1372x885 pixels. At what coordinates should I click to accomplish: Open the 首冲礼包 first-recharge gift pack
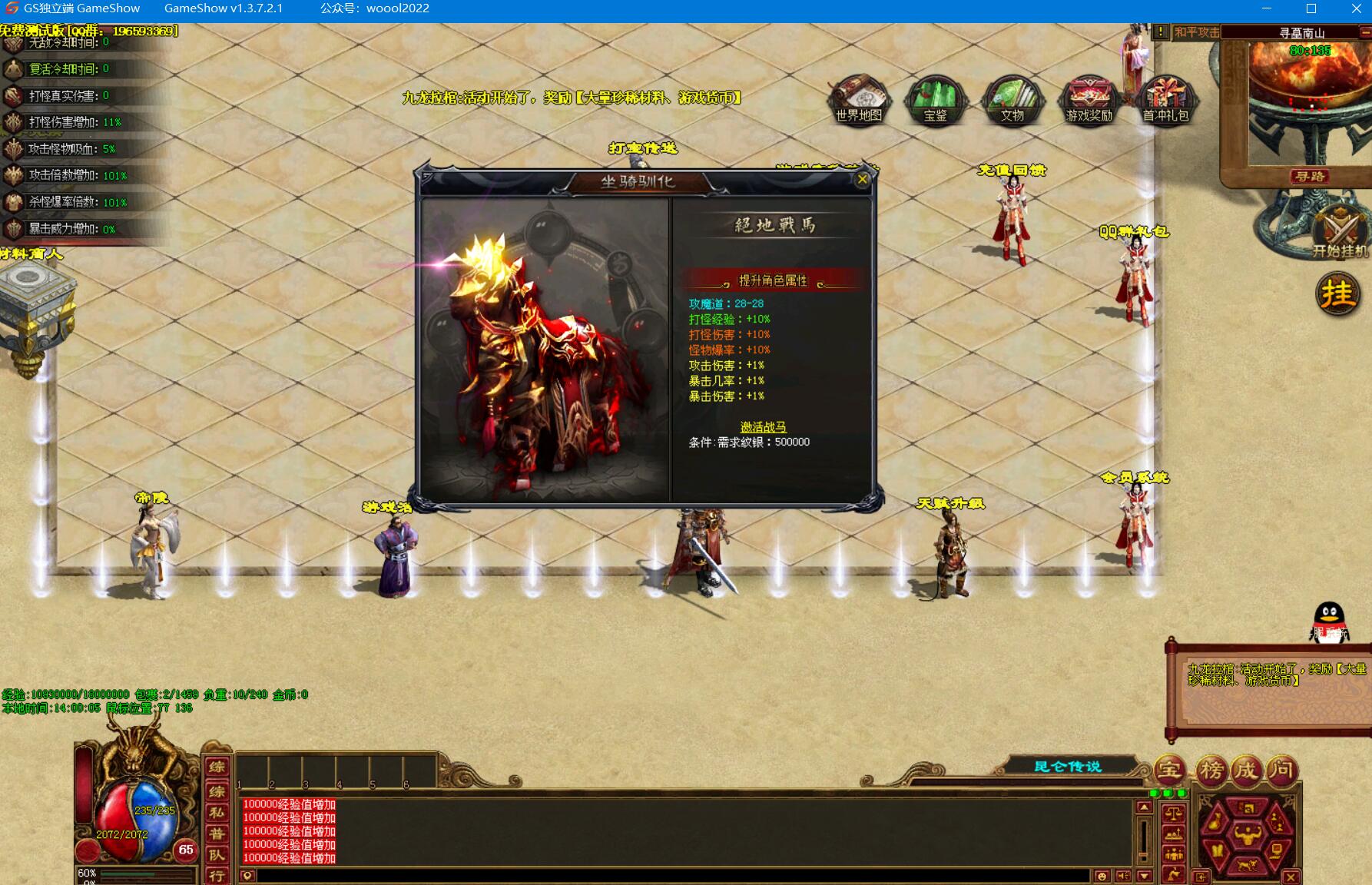coord(1165,100)
